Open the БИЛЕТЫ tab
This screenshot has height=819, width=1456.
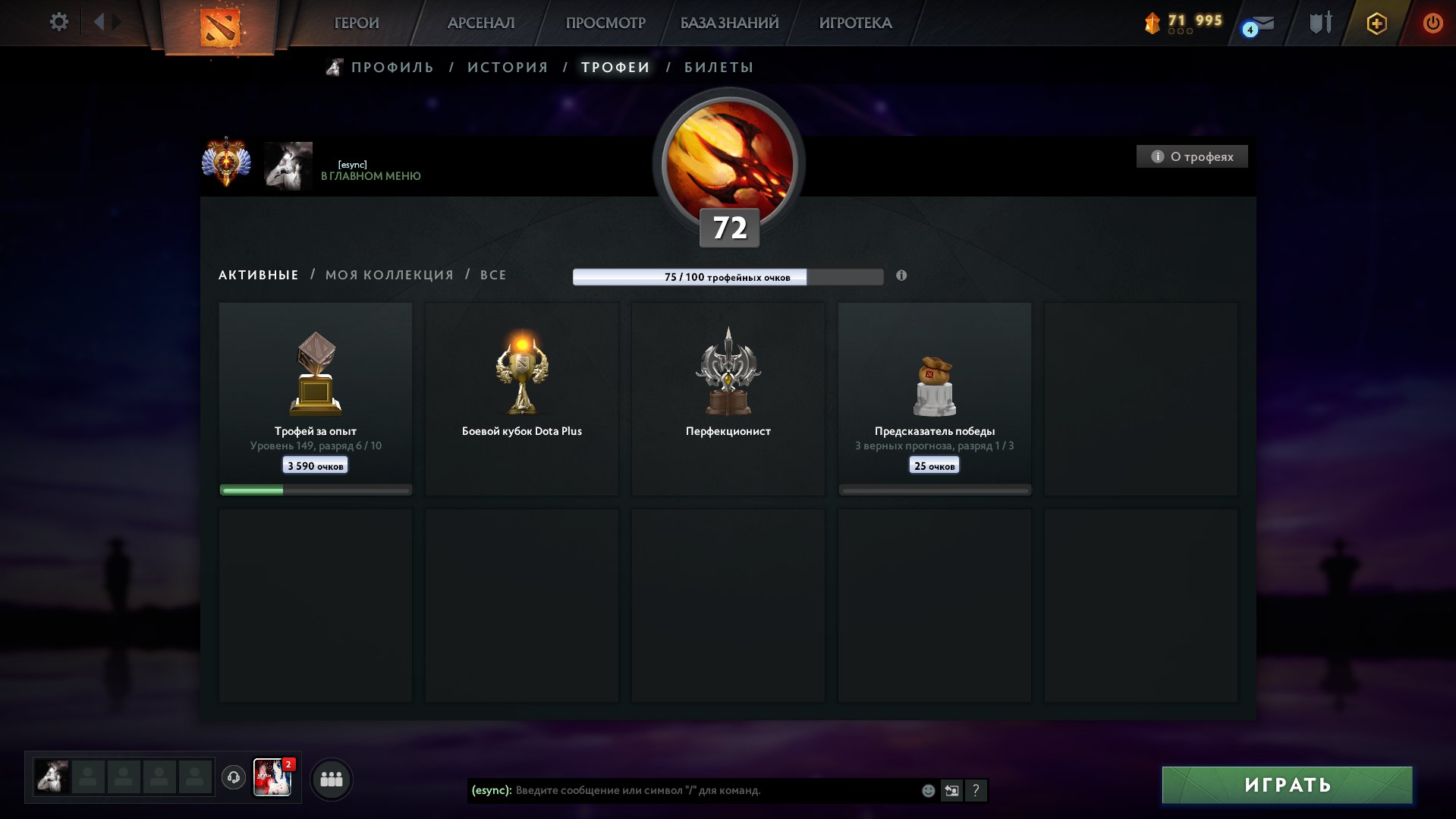719,68
